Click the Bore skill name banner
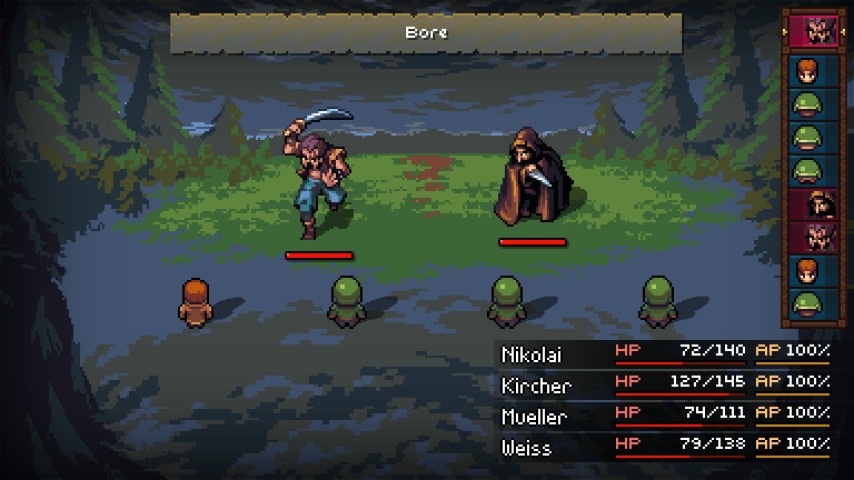The image size is (854, 480). pos(426,33)
